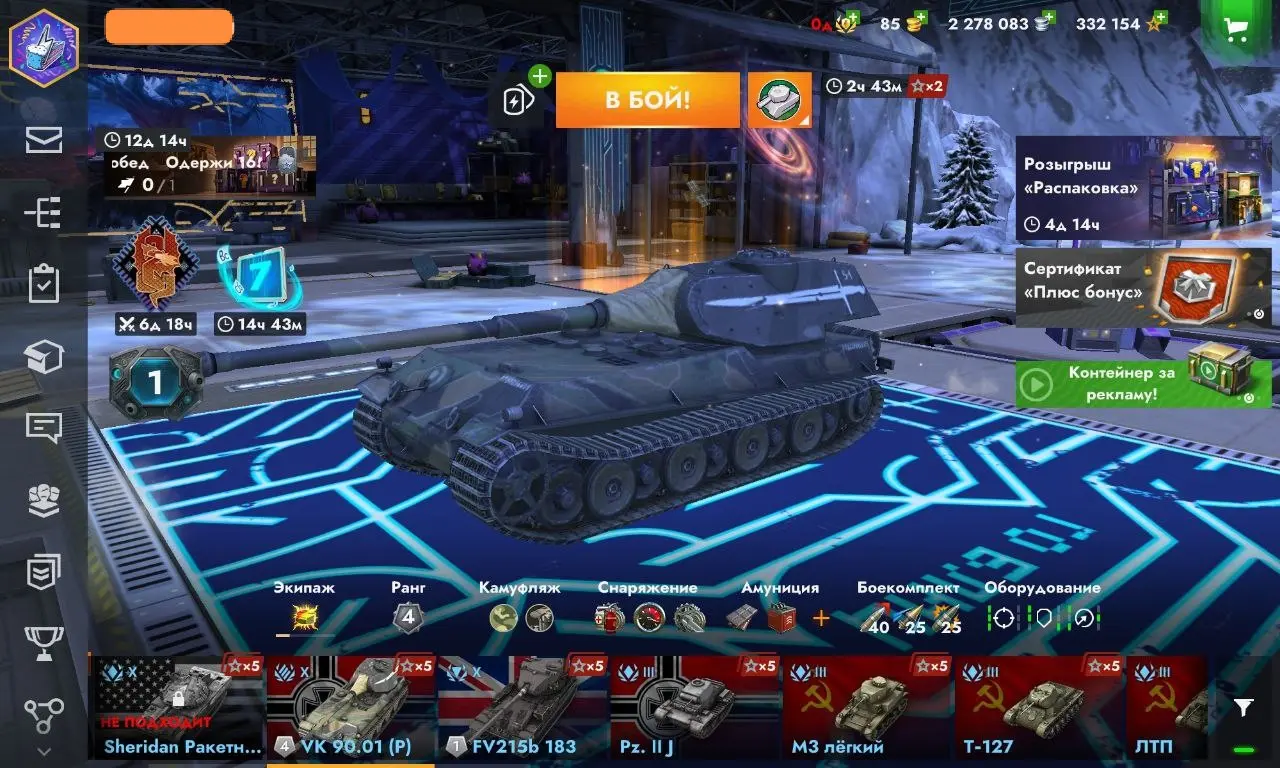Watch ad for Контейнер за рекламу
1280x768 pixels.
click(x=1143, y=383)
